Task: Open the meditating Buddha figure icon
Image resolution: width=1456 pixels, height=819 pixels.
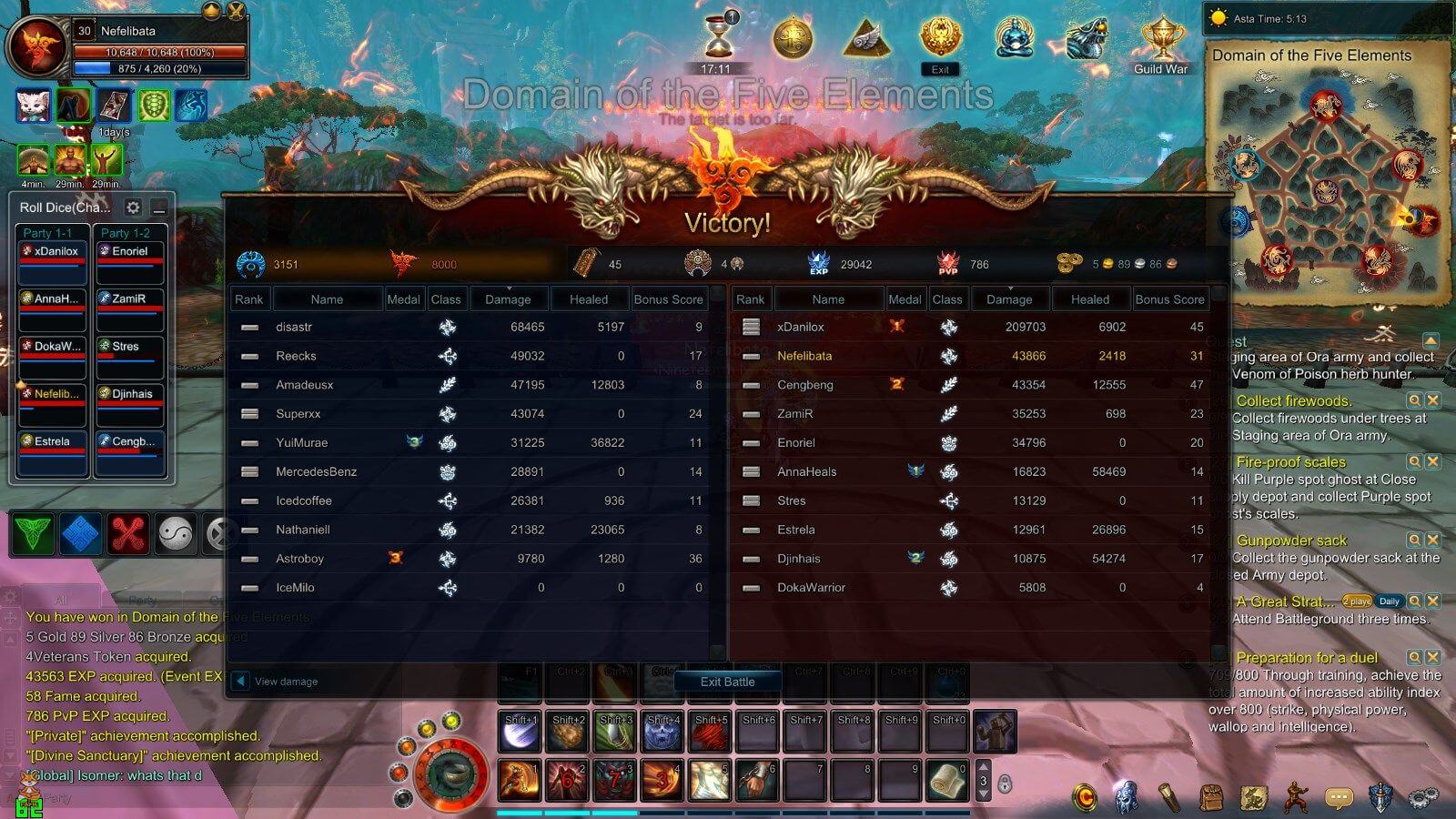Action: click(x=1013, y=38)
